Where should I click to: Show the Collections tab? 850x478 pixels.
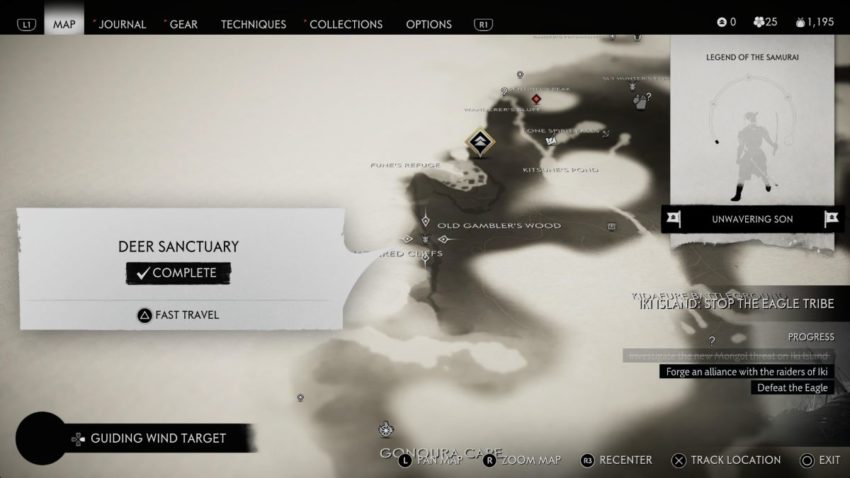[x=345, y=24]
